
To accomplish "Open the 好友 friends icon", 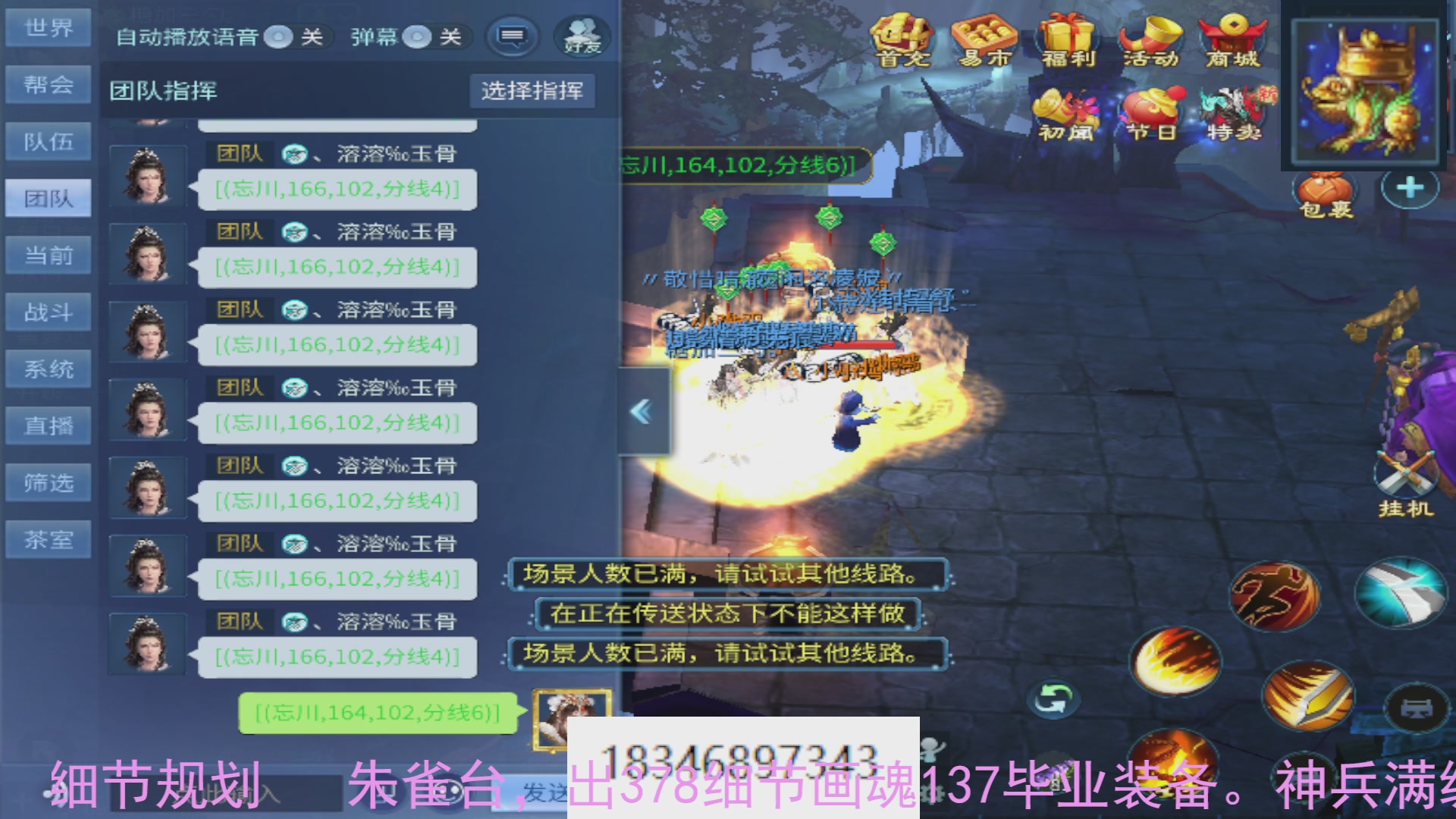I will click(582, 34).
